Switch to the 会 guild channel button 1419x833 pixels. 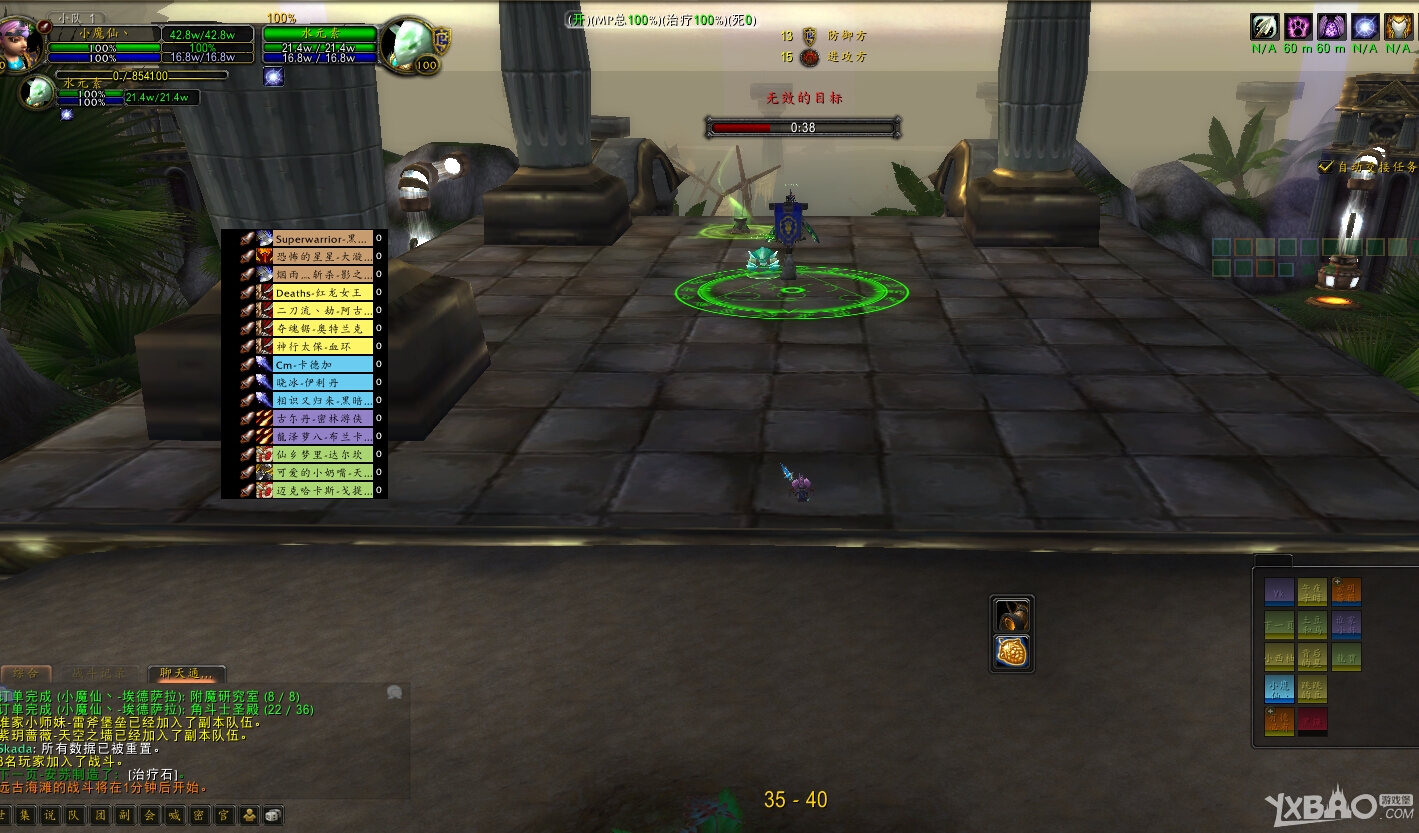coord(149,816)
